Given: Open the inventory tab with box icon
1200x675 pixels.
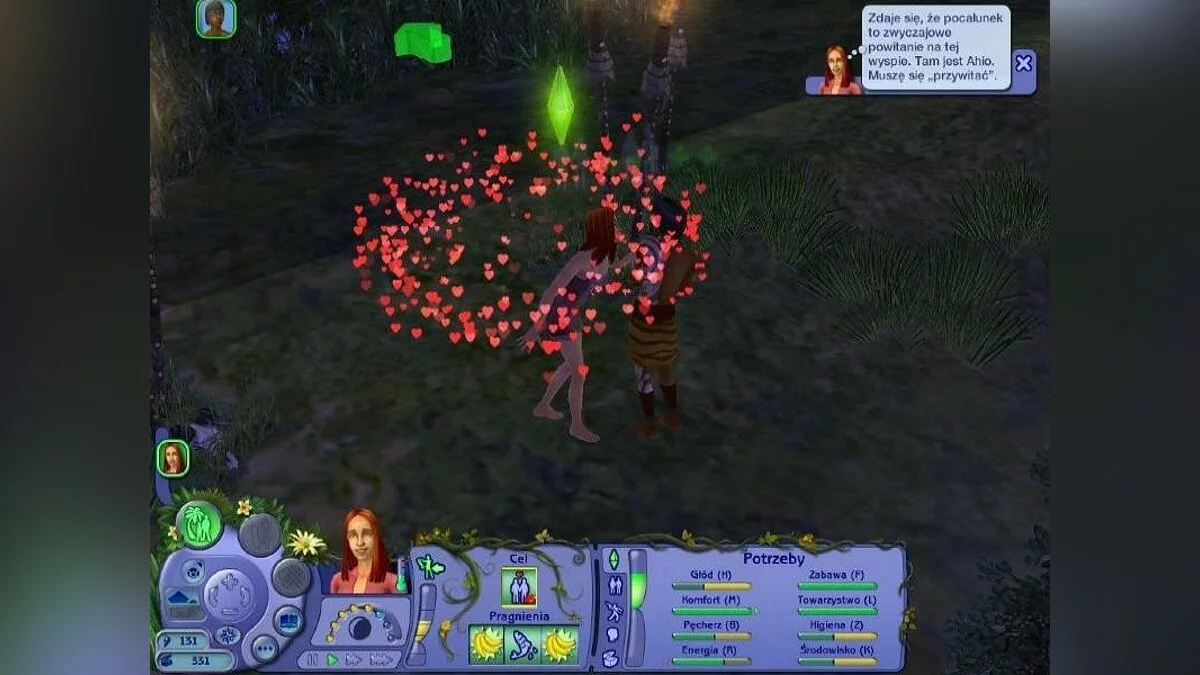Looking at the screenshot, I should click(610, 658).
